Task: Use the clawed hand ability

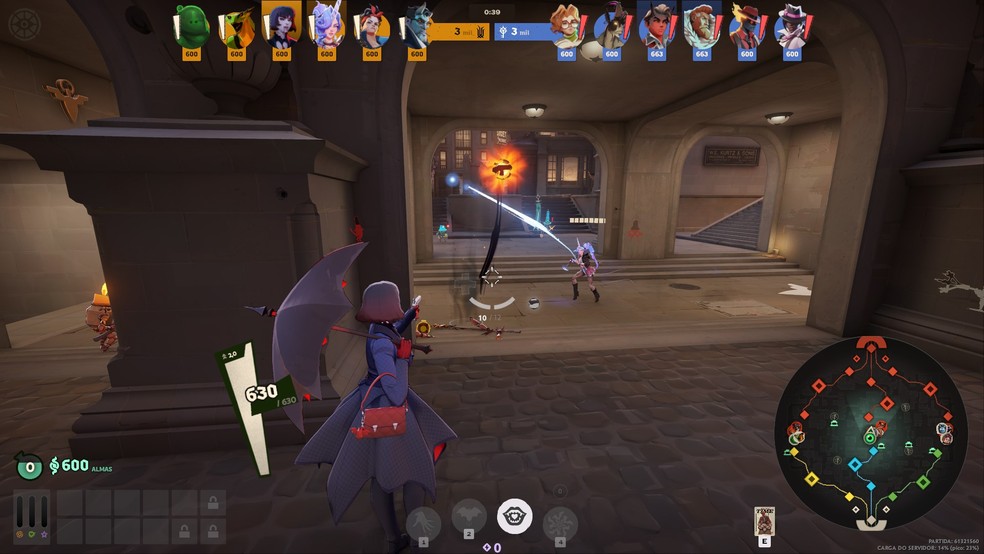Action: (423, 521)
